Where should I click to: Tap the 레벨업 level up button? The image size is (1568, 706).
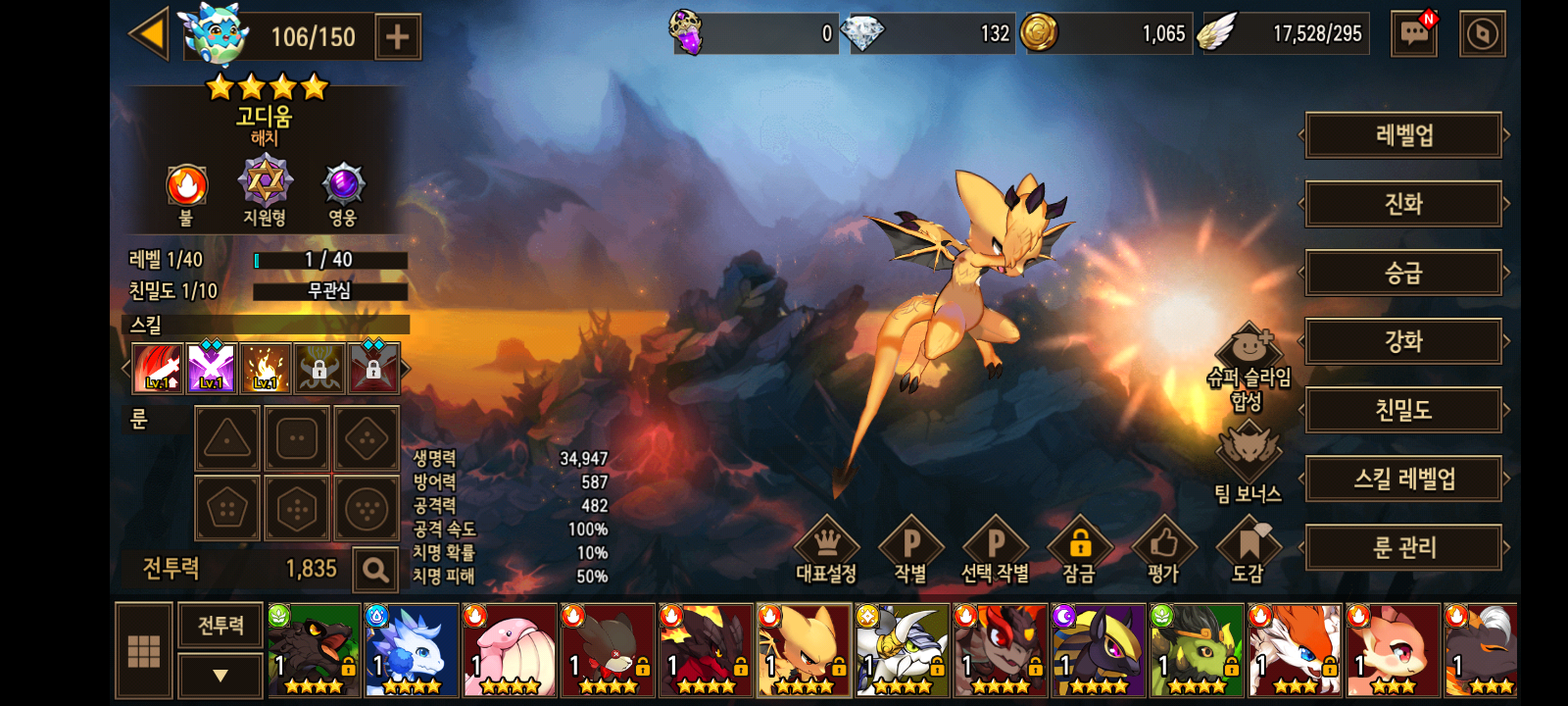point(1403,135)
